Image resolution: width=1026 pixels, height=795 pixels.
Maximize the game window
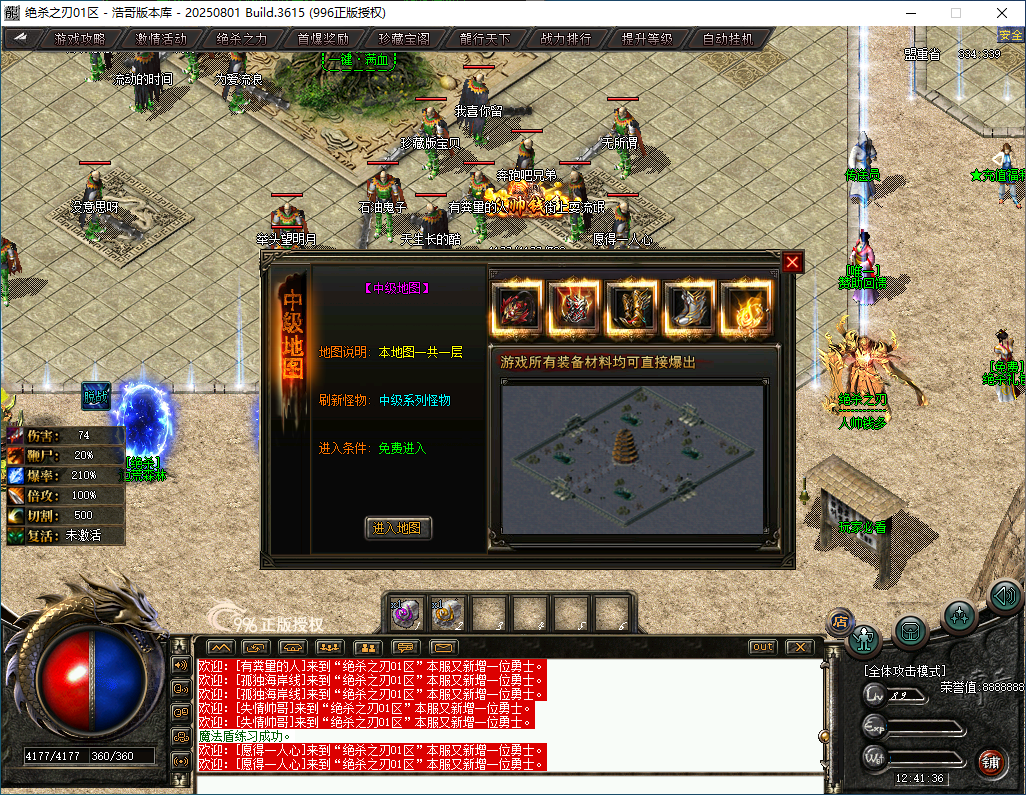955,13
